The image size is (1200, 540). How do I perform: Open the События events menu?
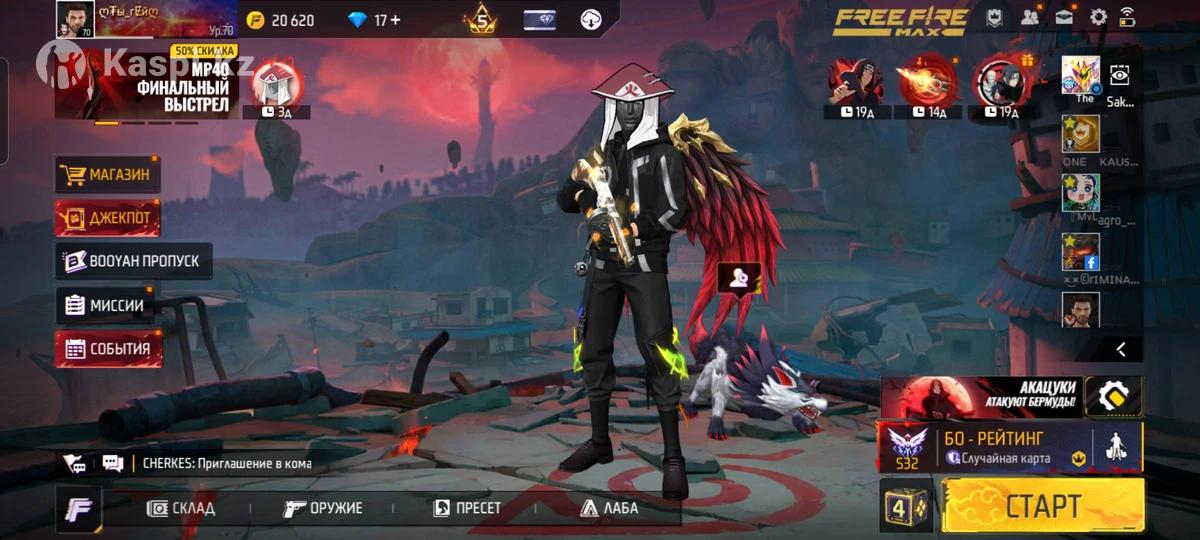[107, 349]
